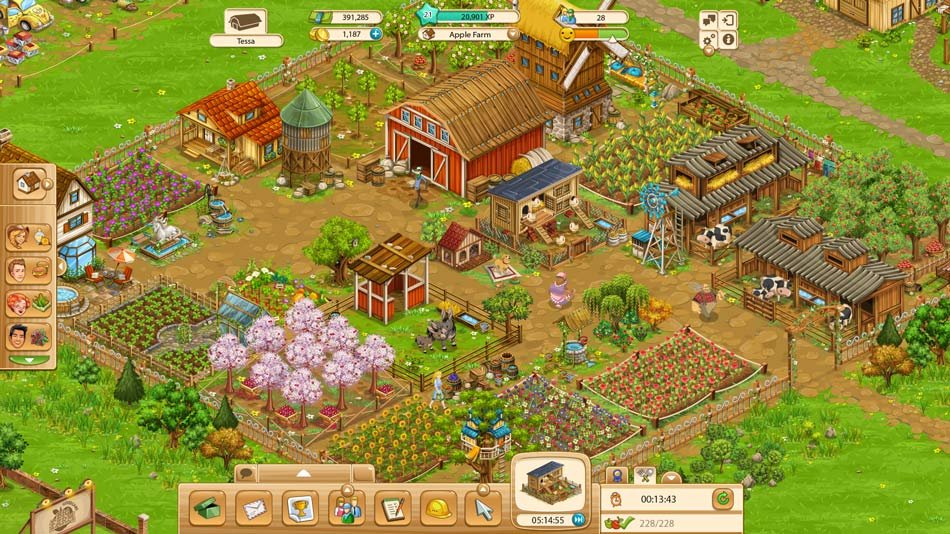Open the farmhouse panel on left sidebar
The image size is (950, 534).
(x=31, y=183)
